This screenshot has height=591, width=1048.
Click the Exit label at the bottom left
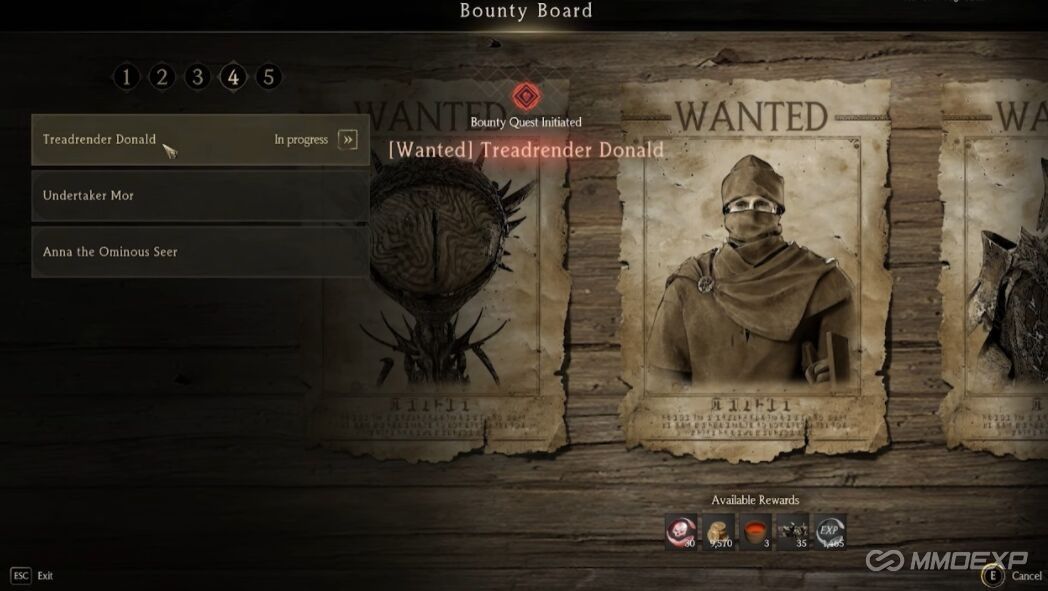click(45, 576)
